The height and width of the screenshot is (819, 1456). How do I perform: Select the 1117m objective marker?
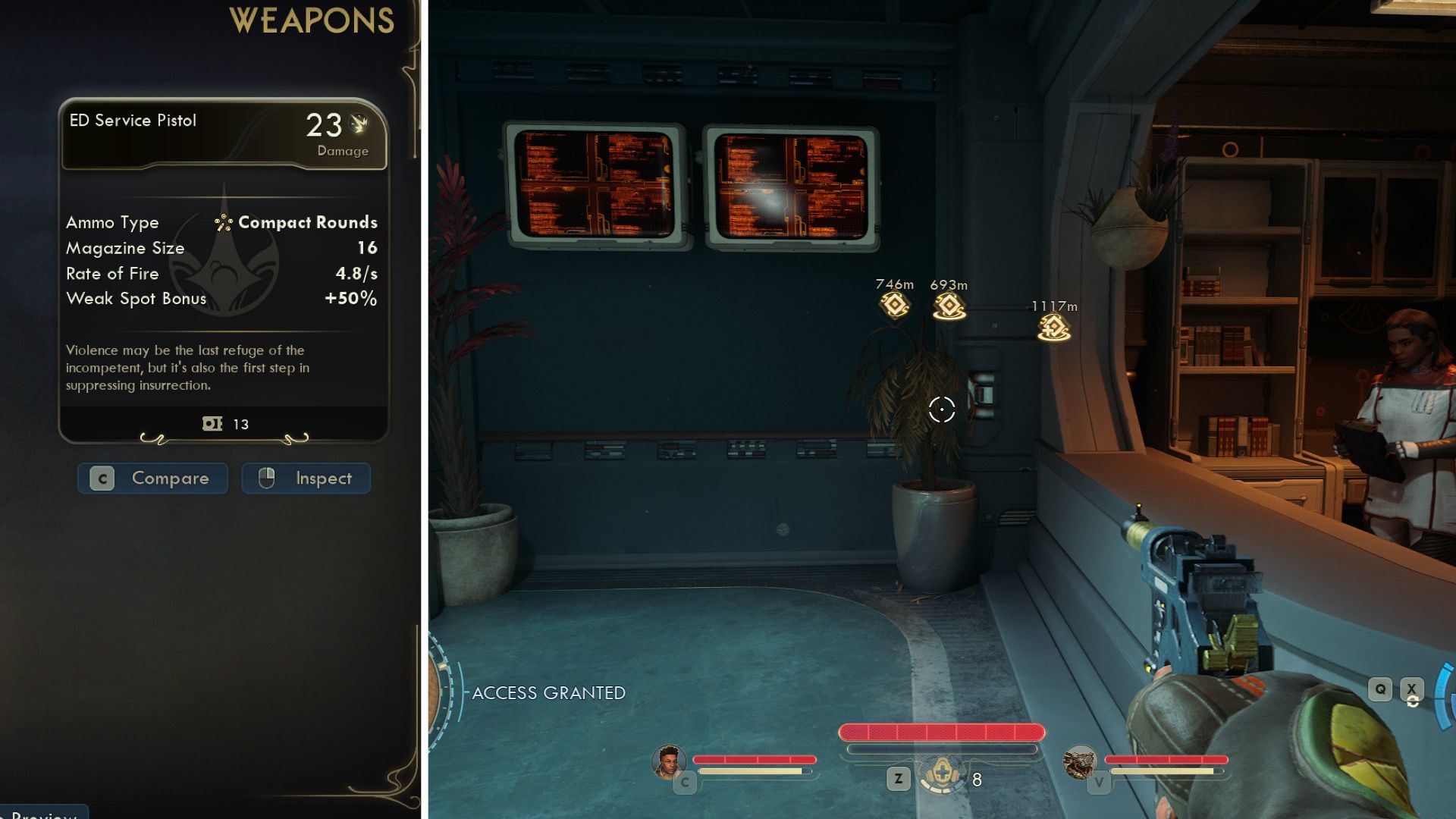1054,328
